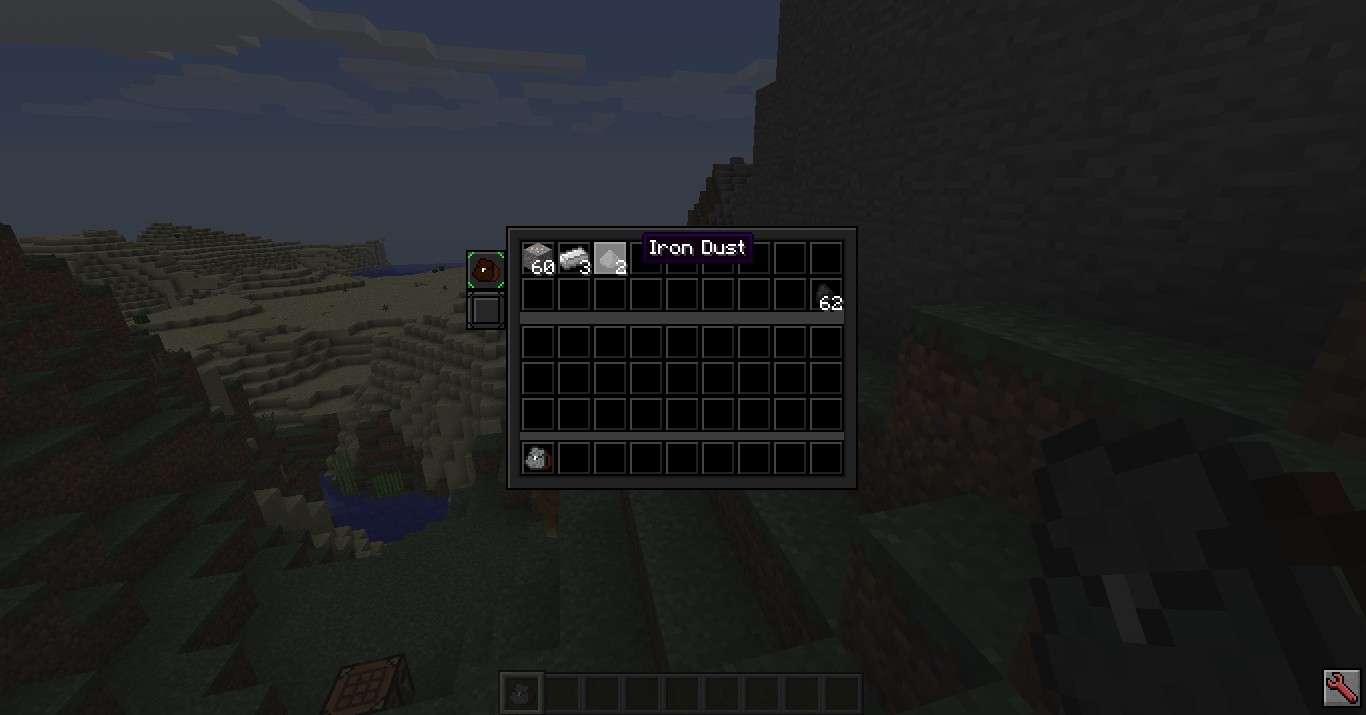Image resolution: width=1366 pixels, height=715 pixels.
Task: Open the empty grey side tab
Action: coord(485,310)
